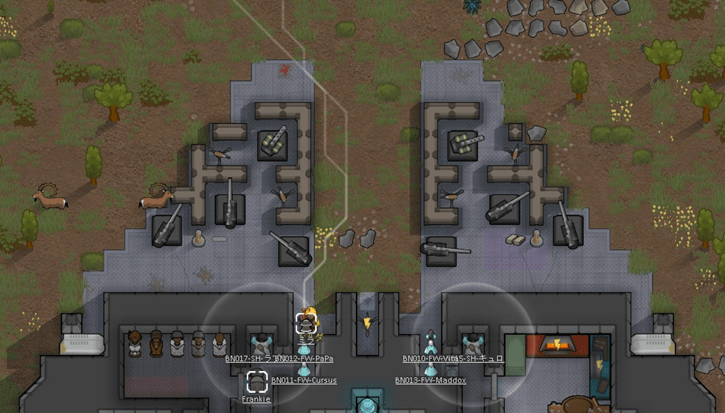Image resolution: width=725 pixels, height=413 pixels.
Task: Select the colonist labeled Frankie
Action: pyautogui.click(x=257, y=382)
